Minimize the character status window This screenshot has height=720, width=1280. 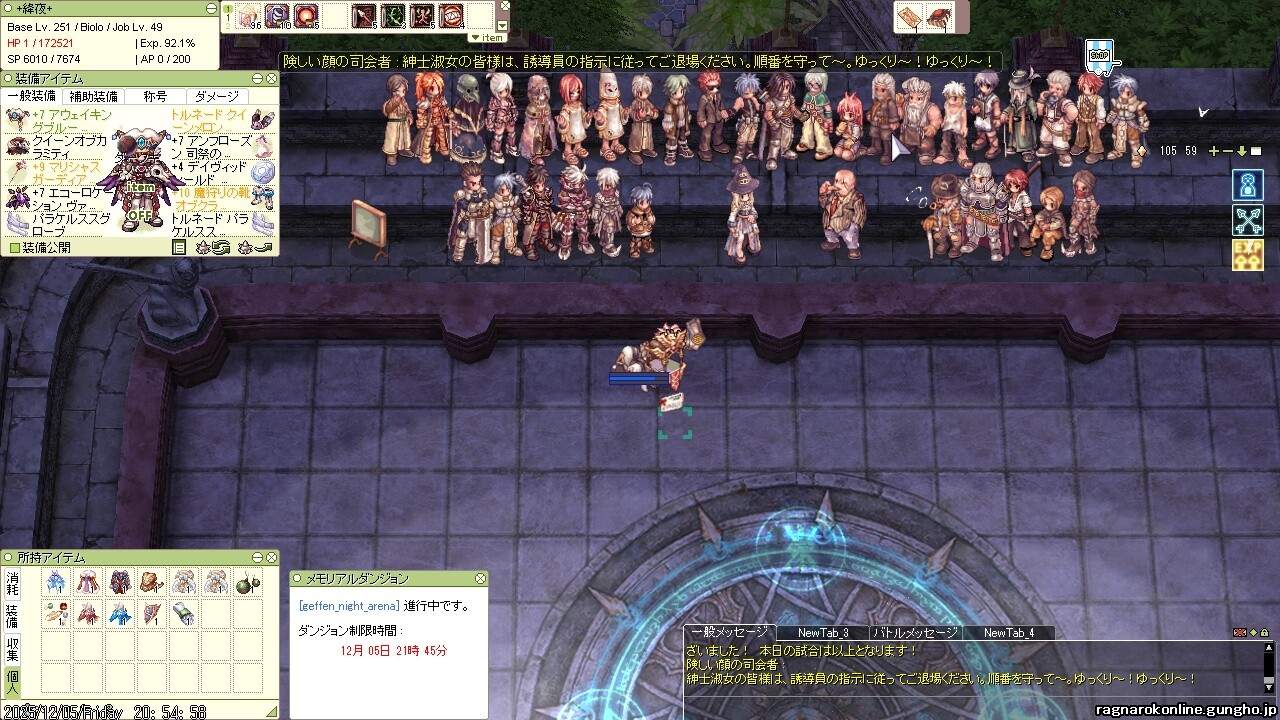(x=210, y=9)
